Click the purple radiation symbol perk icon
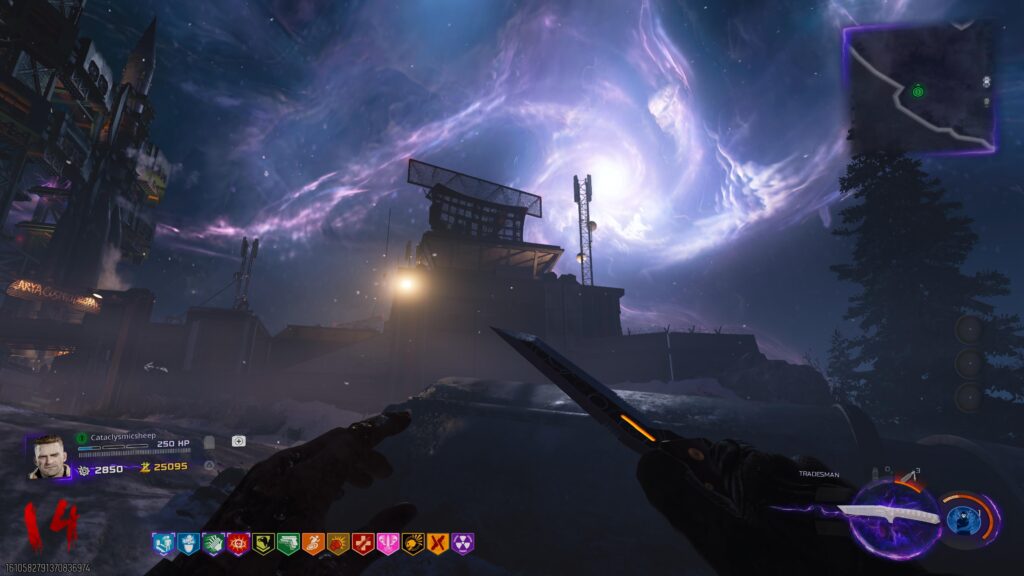The image size is (1024, 576). 463,543
